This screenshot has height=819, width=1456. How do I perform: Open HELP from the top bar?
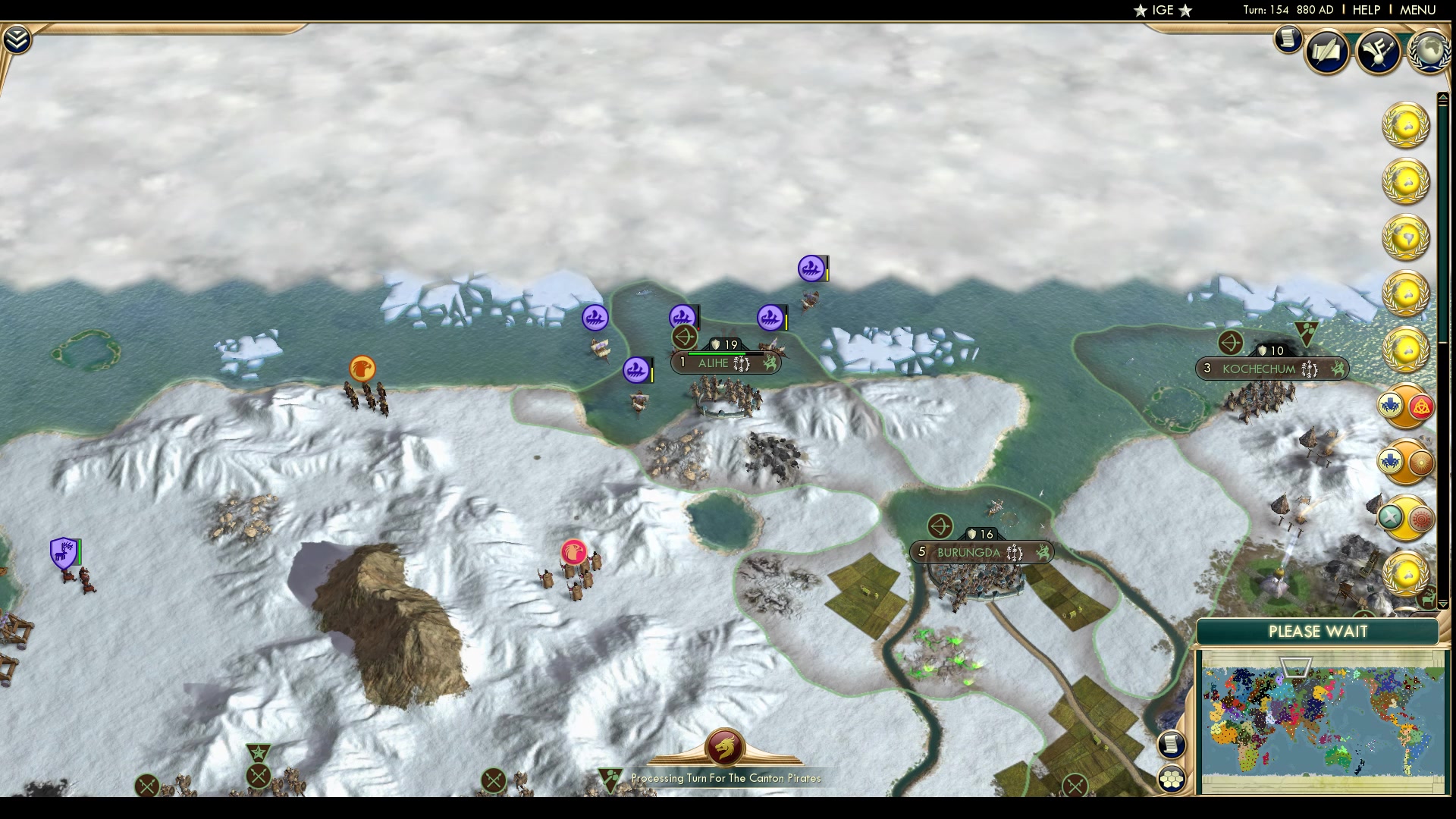coord(1365,10)
